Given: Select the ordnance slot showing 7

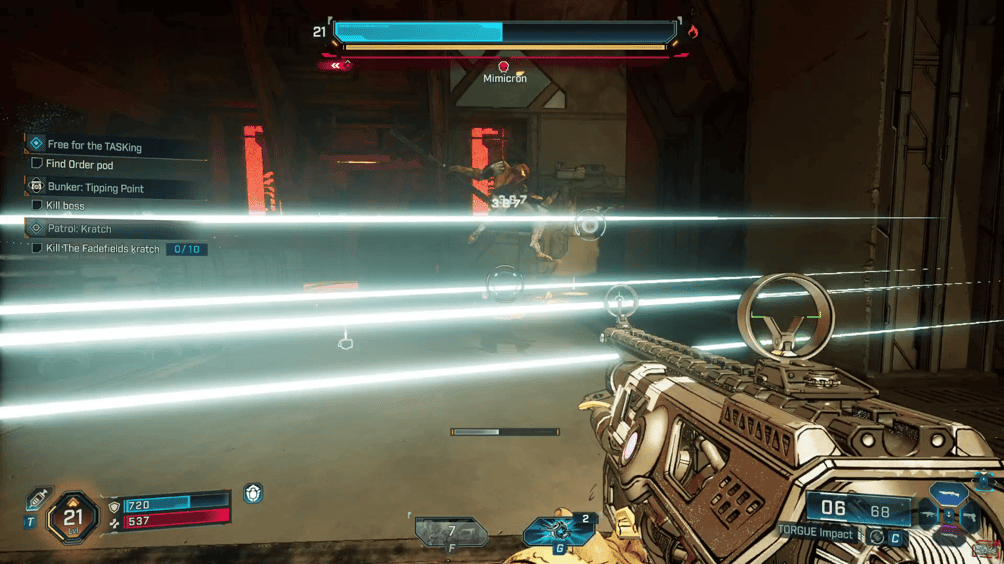Looking at the screenshot, I should 450,531.
